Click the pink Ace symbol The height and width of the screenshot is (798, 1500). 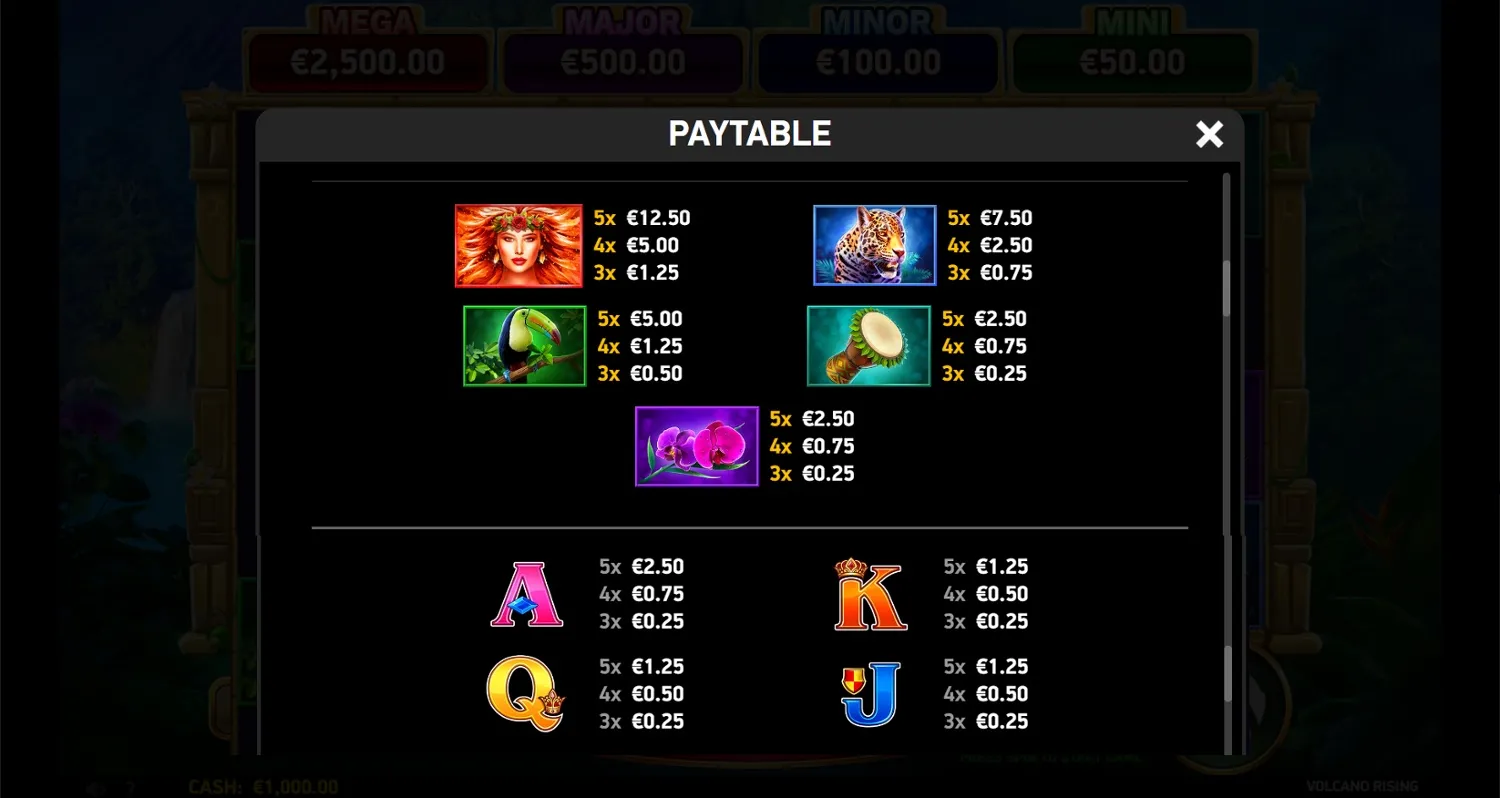527,595
